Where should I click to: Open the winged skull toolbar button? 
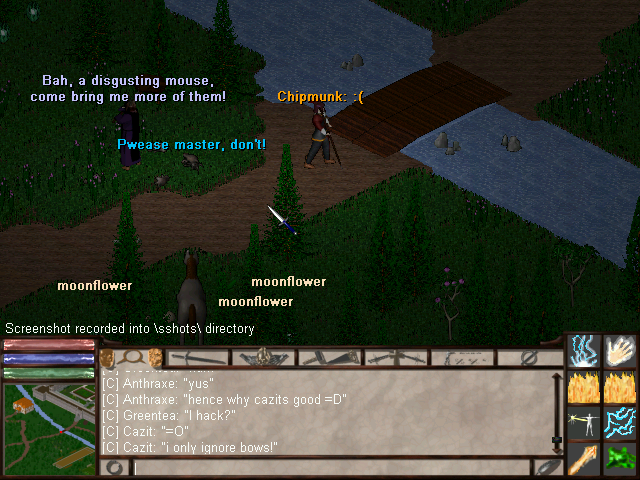click(x=263, y=357)
